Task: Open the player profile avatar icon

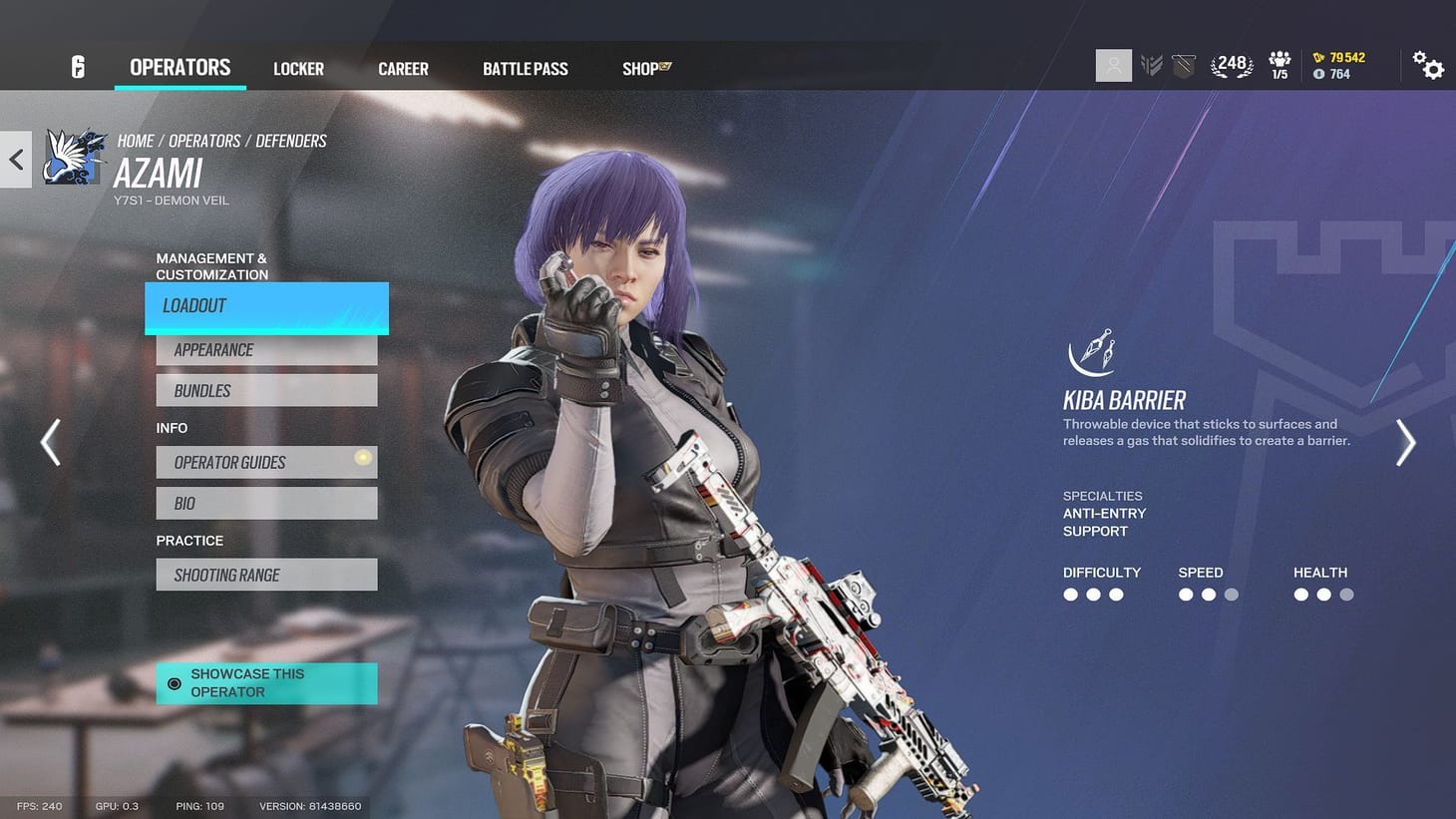Action: tap(1113, 65)
